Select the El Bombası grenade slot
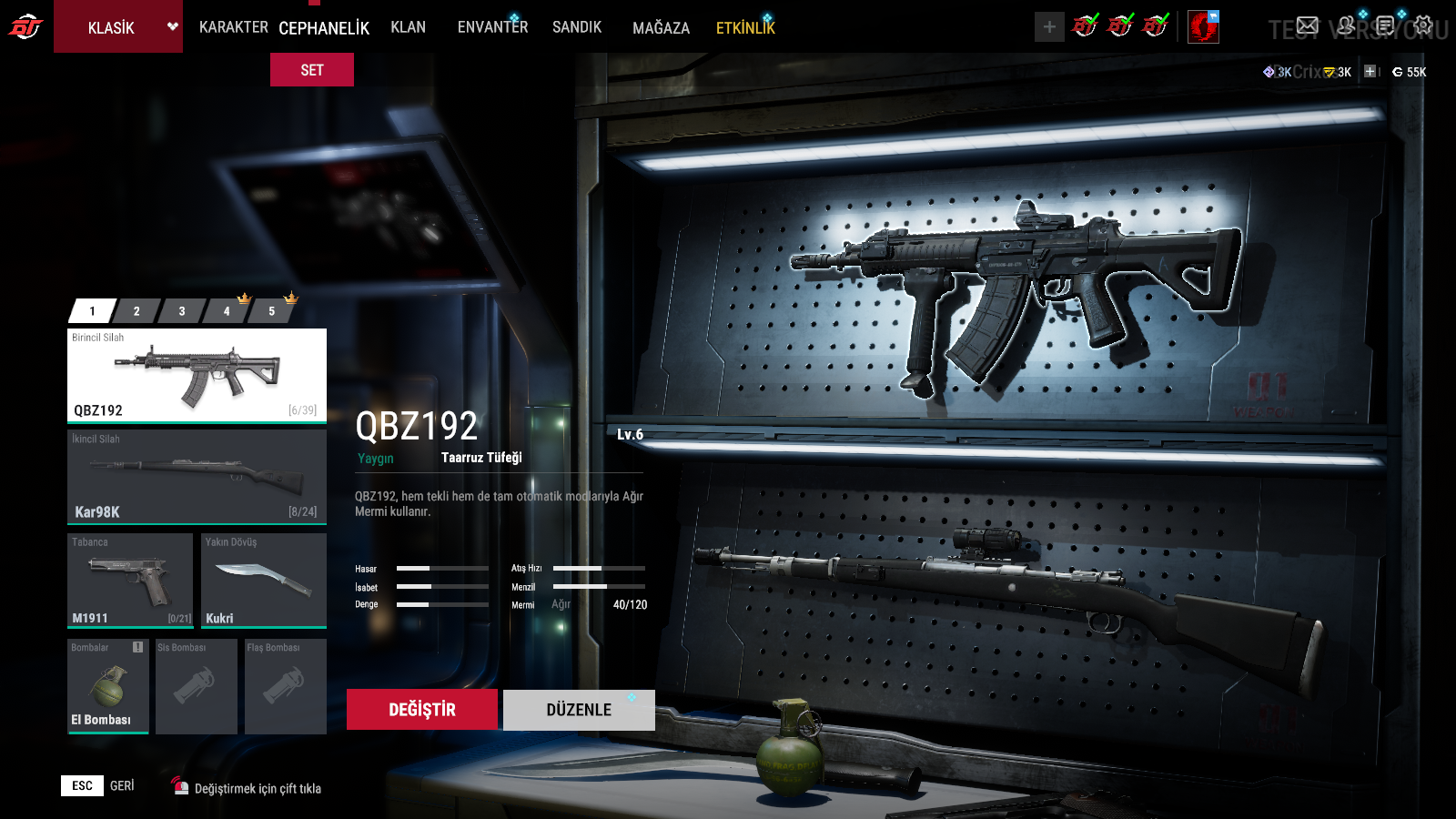 click(108, 686)
